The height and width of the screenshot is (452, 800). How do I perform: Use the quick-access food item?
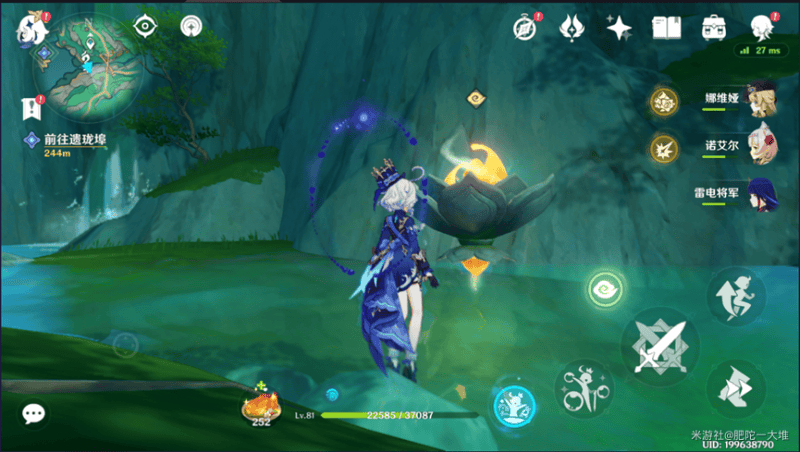click(262, 405)
